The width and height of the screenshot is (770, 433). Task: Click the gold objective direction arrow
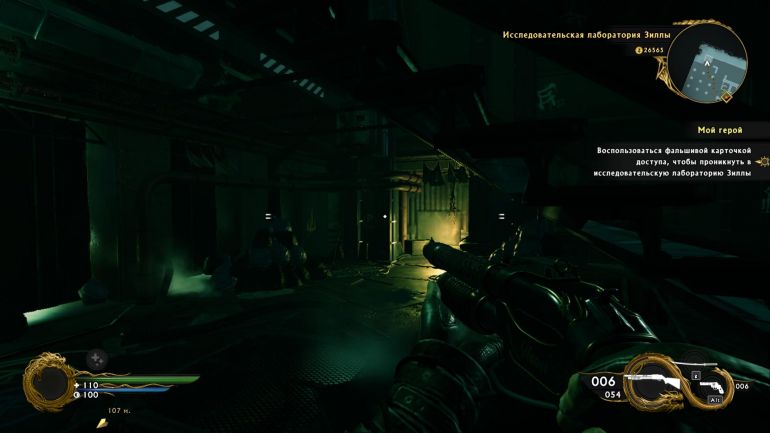101,423
